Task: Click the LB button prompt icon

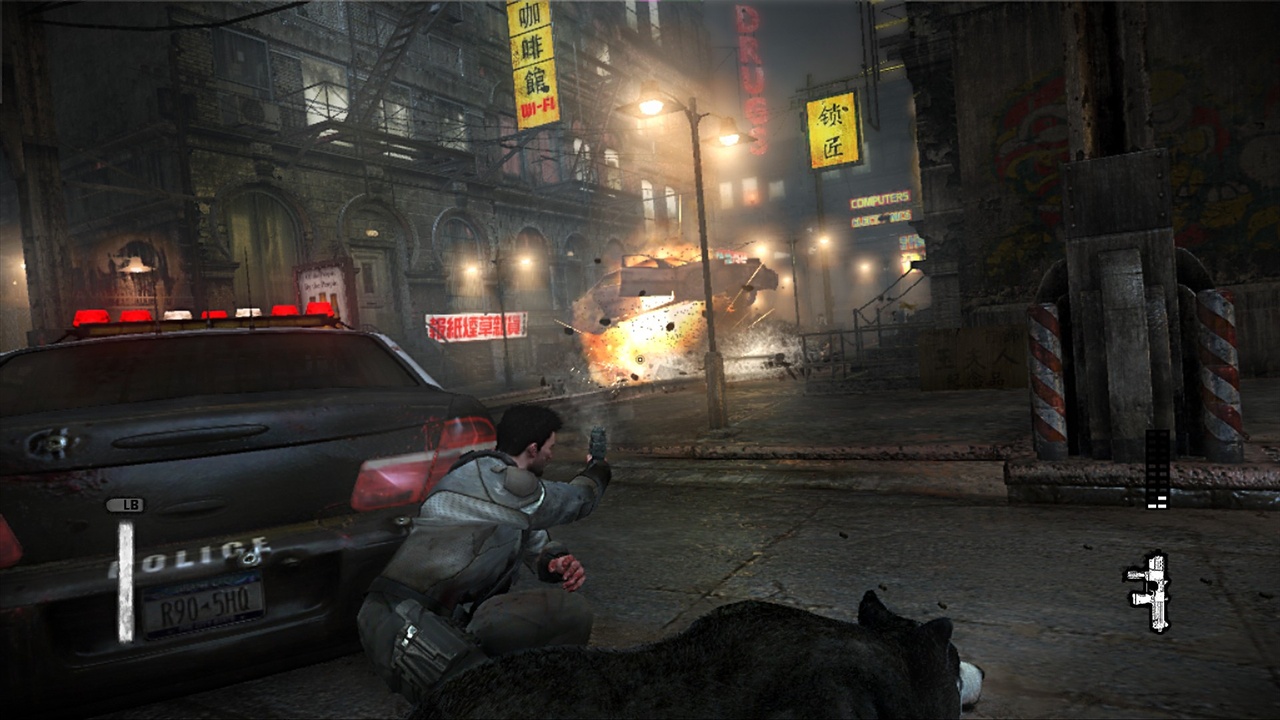Action: click(x=129, y=505)
